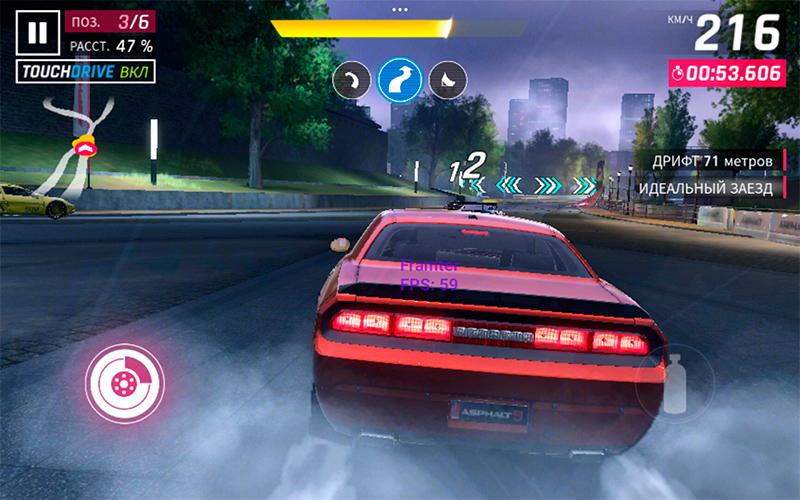Activate the nitro bottle button
The image size is (800, 500).
pos(675,382)
